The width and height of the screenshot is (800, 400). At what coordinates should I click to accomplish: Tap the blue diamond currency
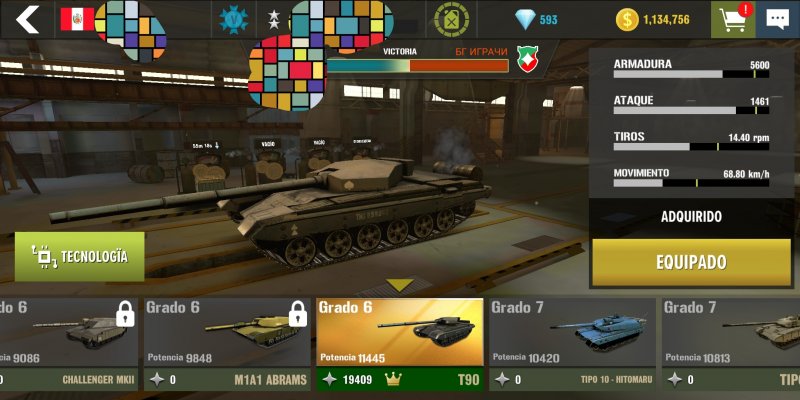coord(536,19)
